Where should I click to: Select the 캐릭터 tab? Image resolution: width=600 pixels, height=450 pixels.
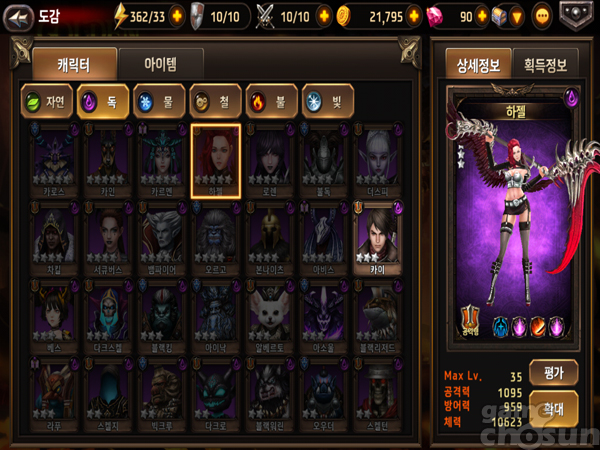point(73,64)
